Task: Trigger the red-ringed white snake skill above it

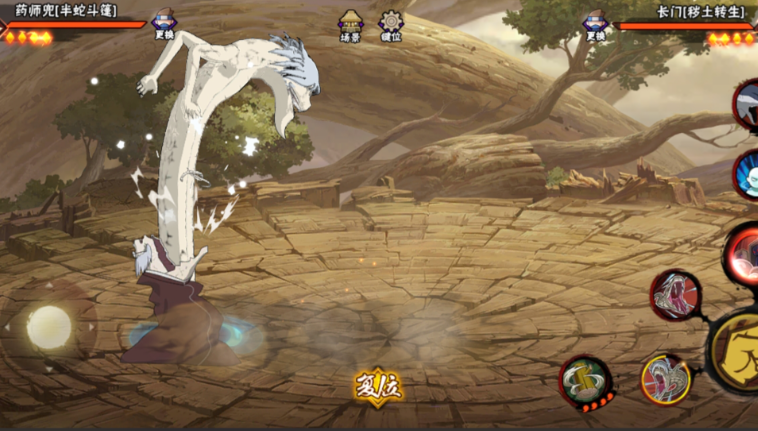Action: pos(676,295)
